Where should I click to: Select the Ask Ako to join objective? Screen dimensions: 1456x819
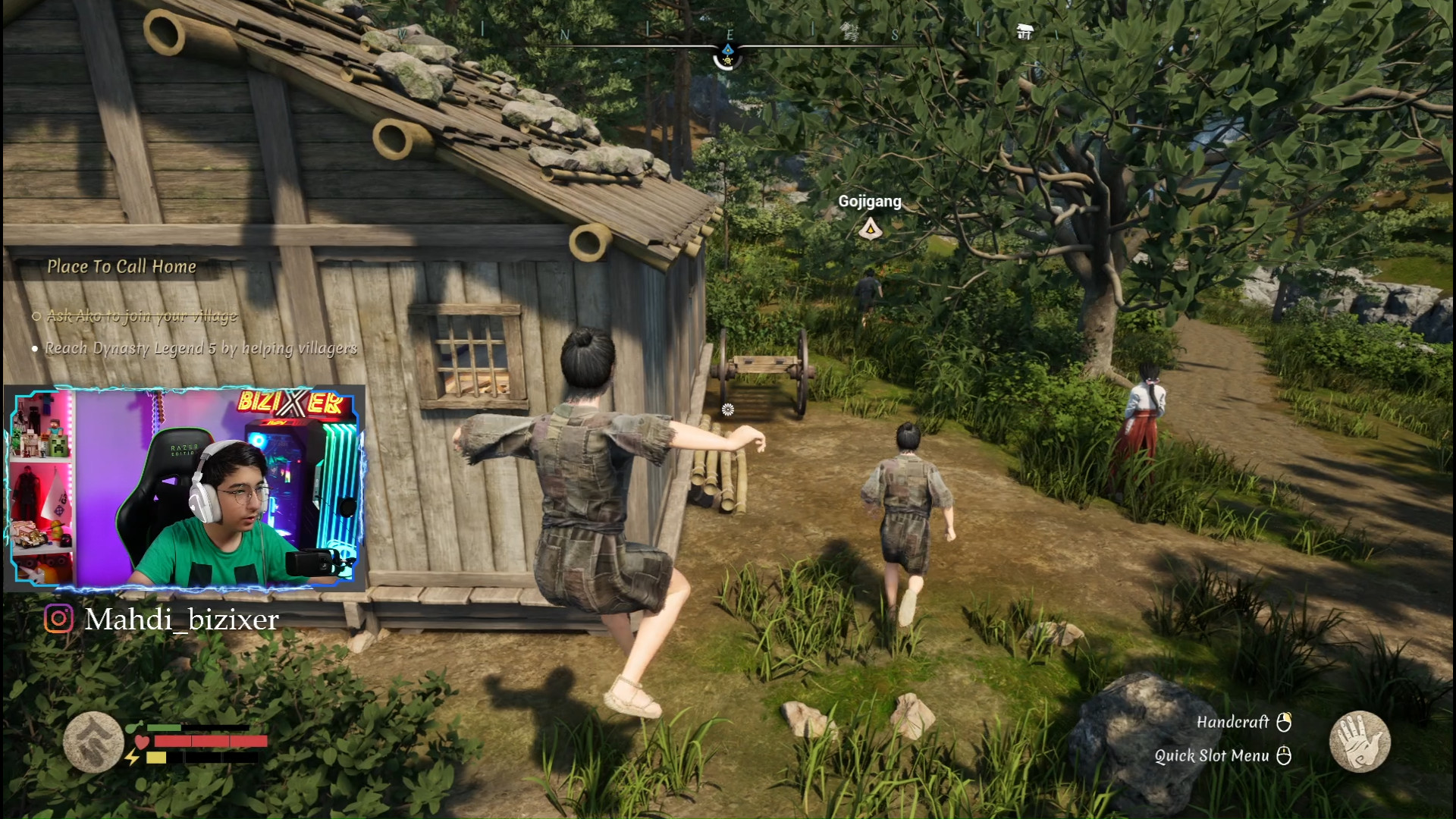tap(142, 315)
